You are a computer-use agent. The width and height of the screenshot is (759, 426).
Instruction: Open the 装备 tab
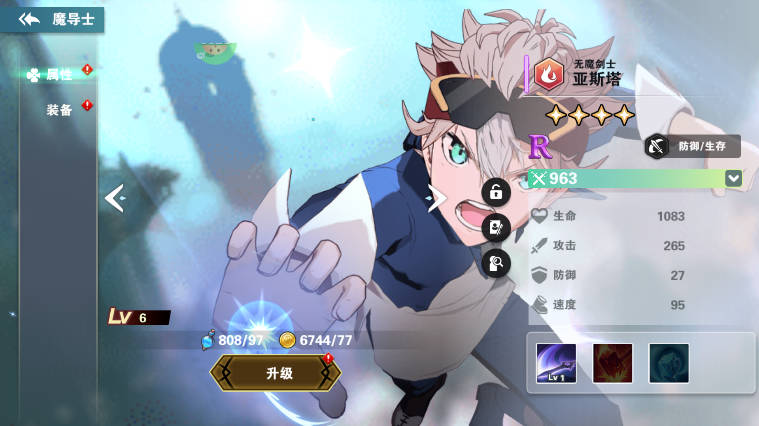[60, 109]
